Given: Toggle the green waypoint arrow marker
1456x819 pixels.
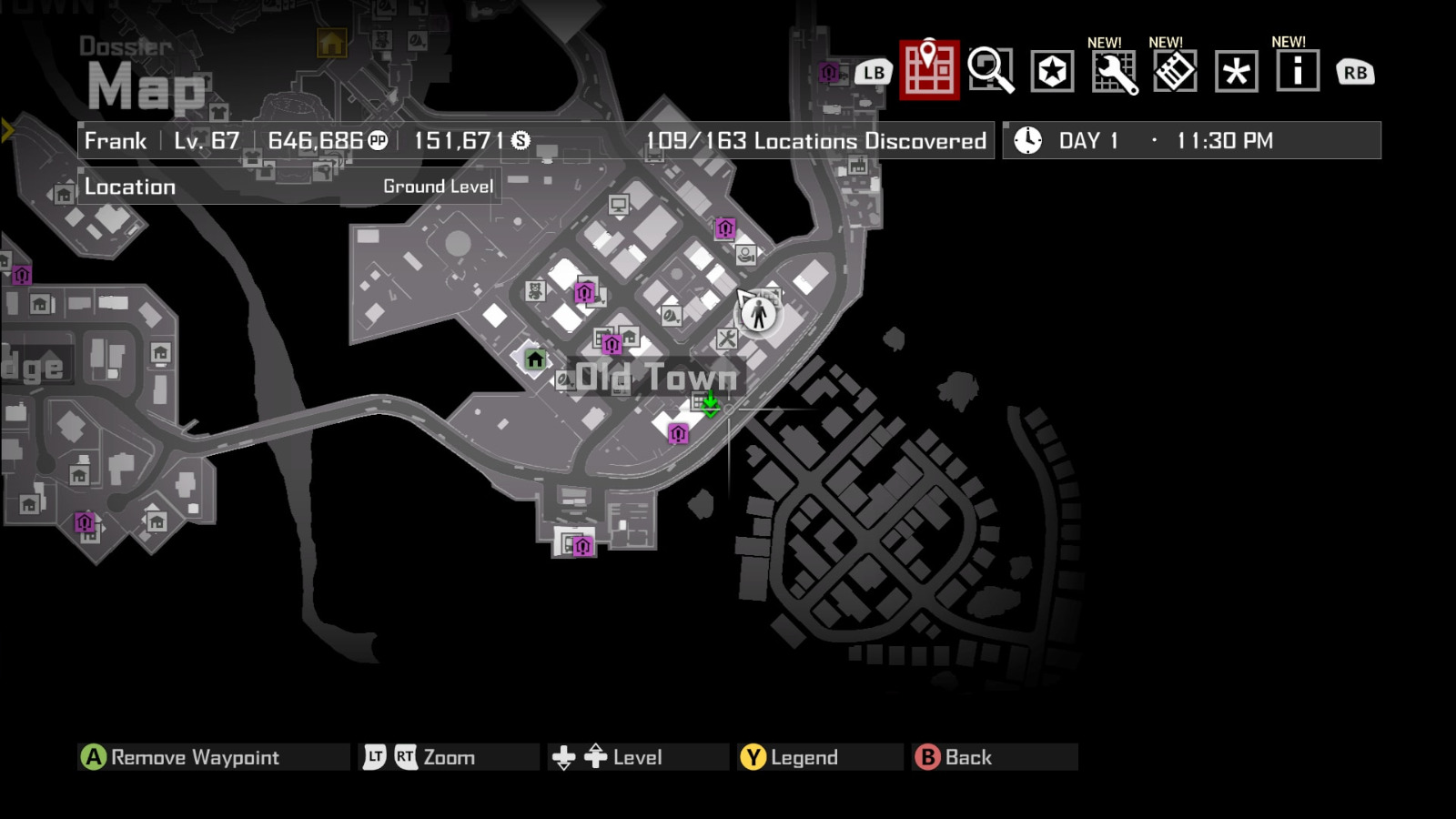Looking at the screenshot, I should [709, 406].
